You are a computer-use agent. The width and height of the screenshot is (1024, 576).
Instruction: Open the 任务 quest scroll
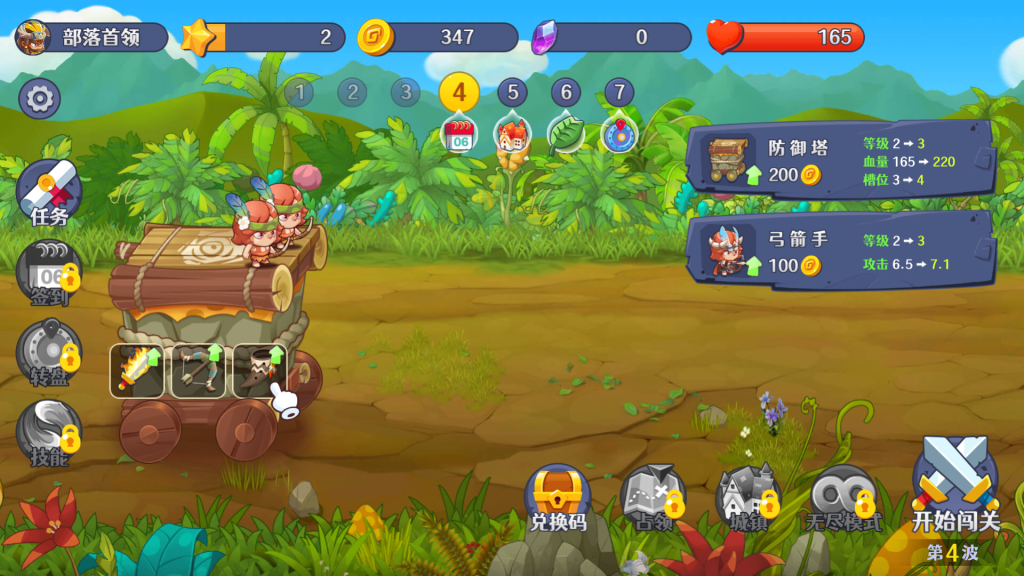pyautogui.click(x=49, y=192)
